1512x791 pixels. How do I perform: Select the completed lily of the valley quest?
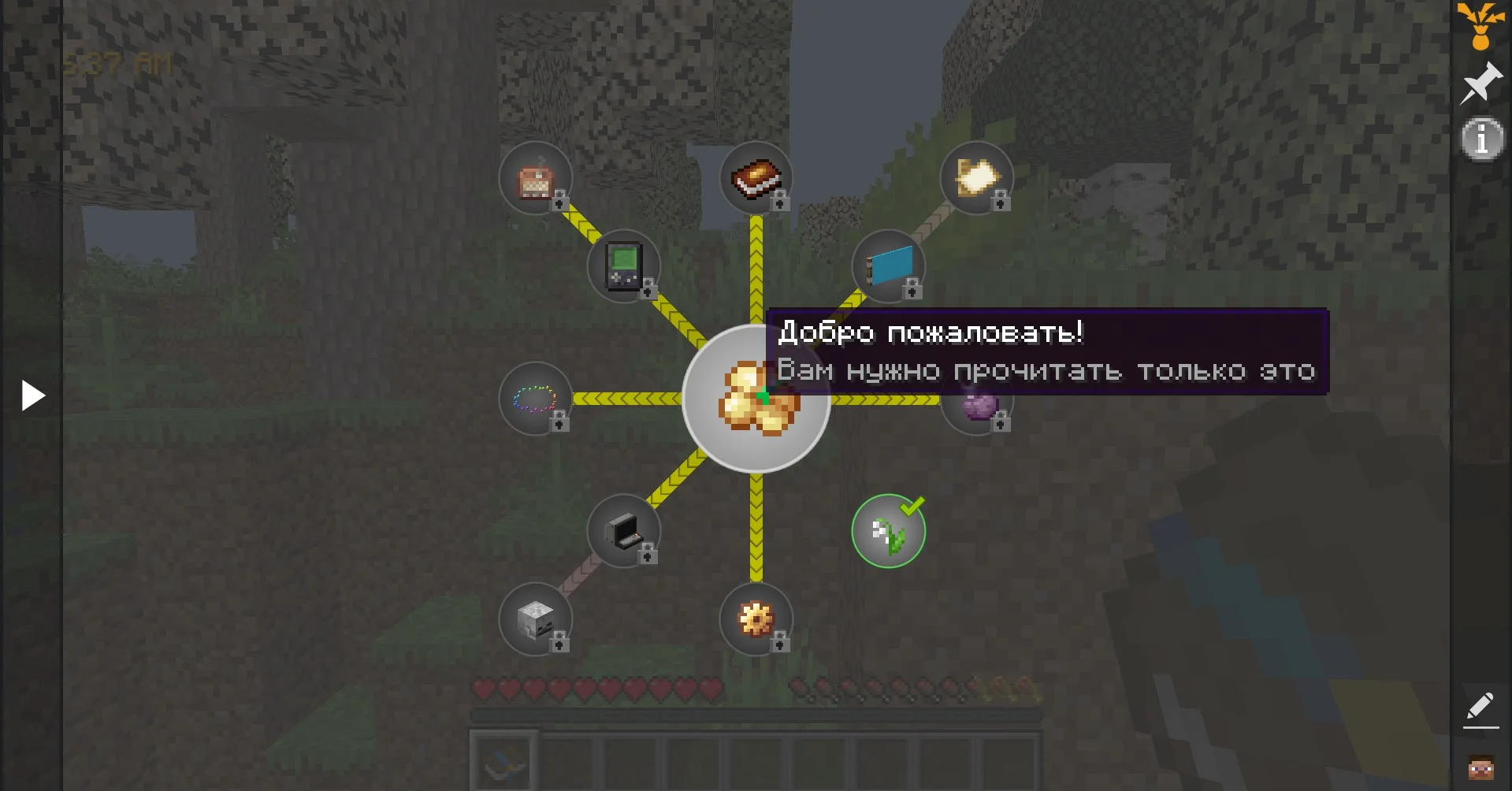coord(888,531)
